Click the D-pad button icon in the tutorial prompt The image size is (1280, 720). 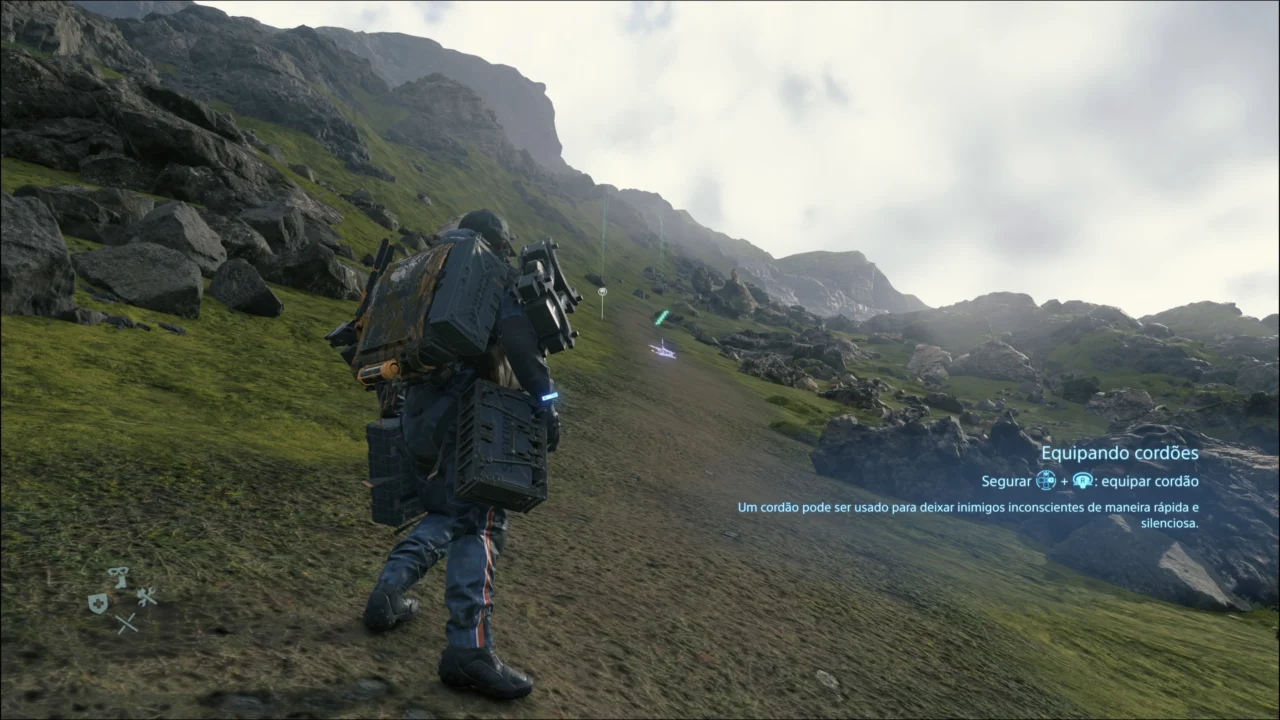[x=1046, y=481]
